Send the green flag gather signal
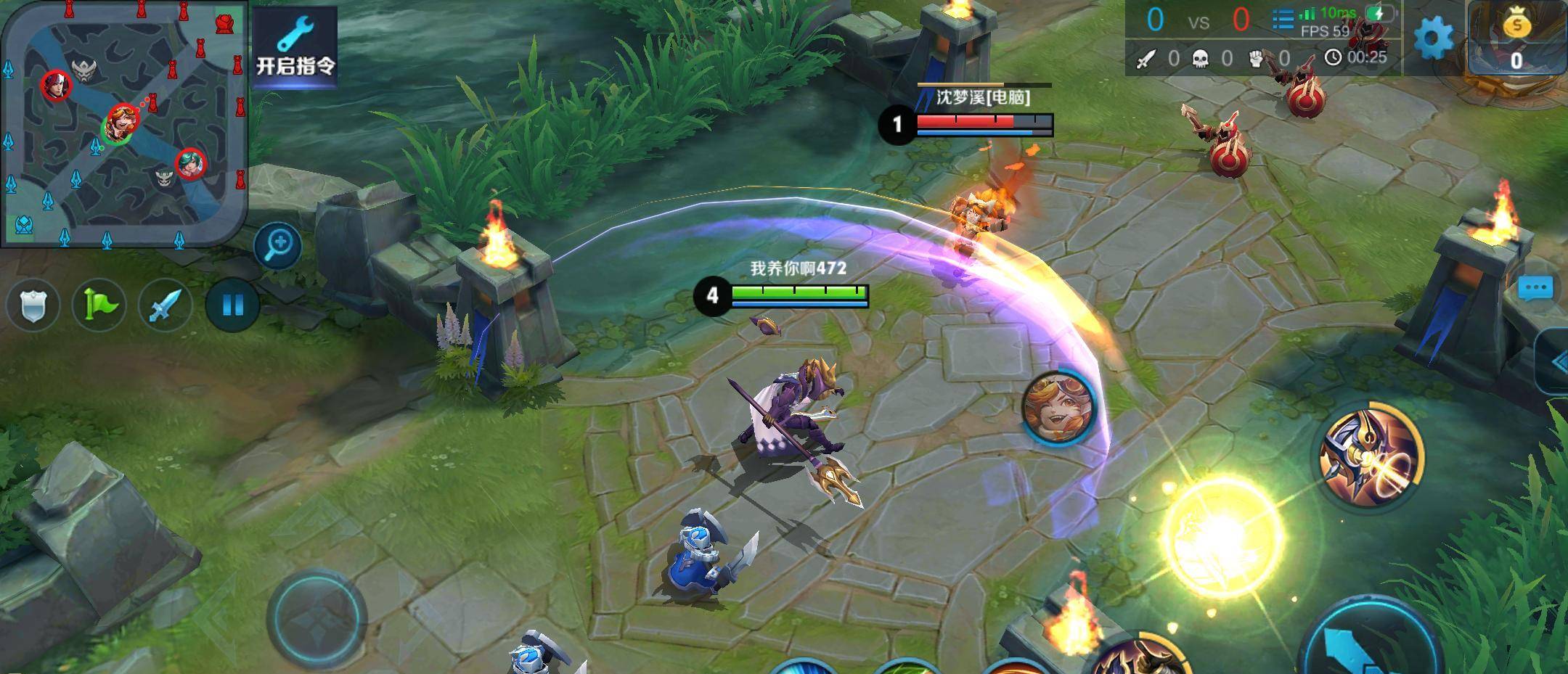Viewport: 1568px width, 674px height. 99,305
